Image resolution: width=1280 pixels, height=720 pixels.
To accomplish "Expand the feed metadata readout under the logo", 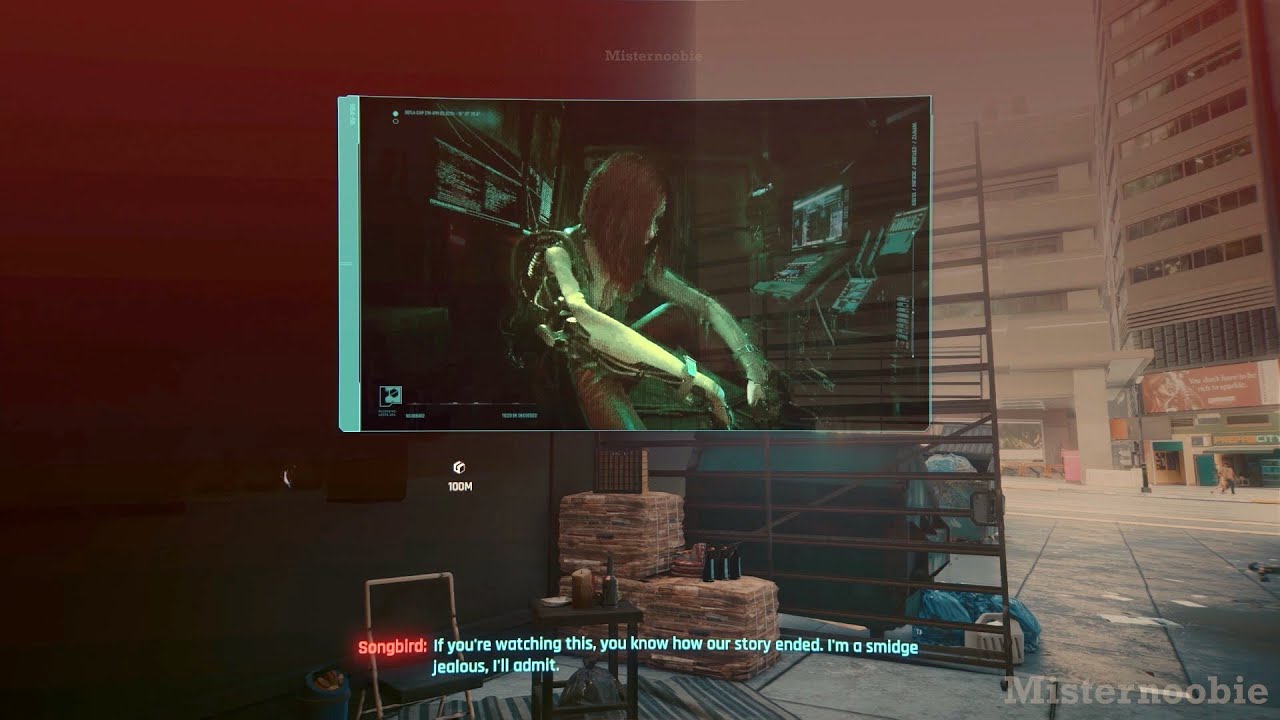I will [x=388, y=411].
